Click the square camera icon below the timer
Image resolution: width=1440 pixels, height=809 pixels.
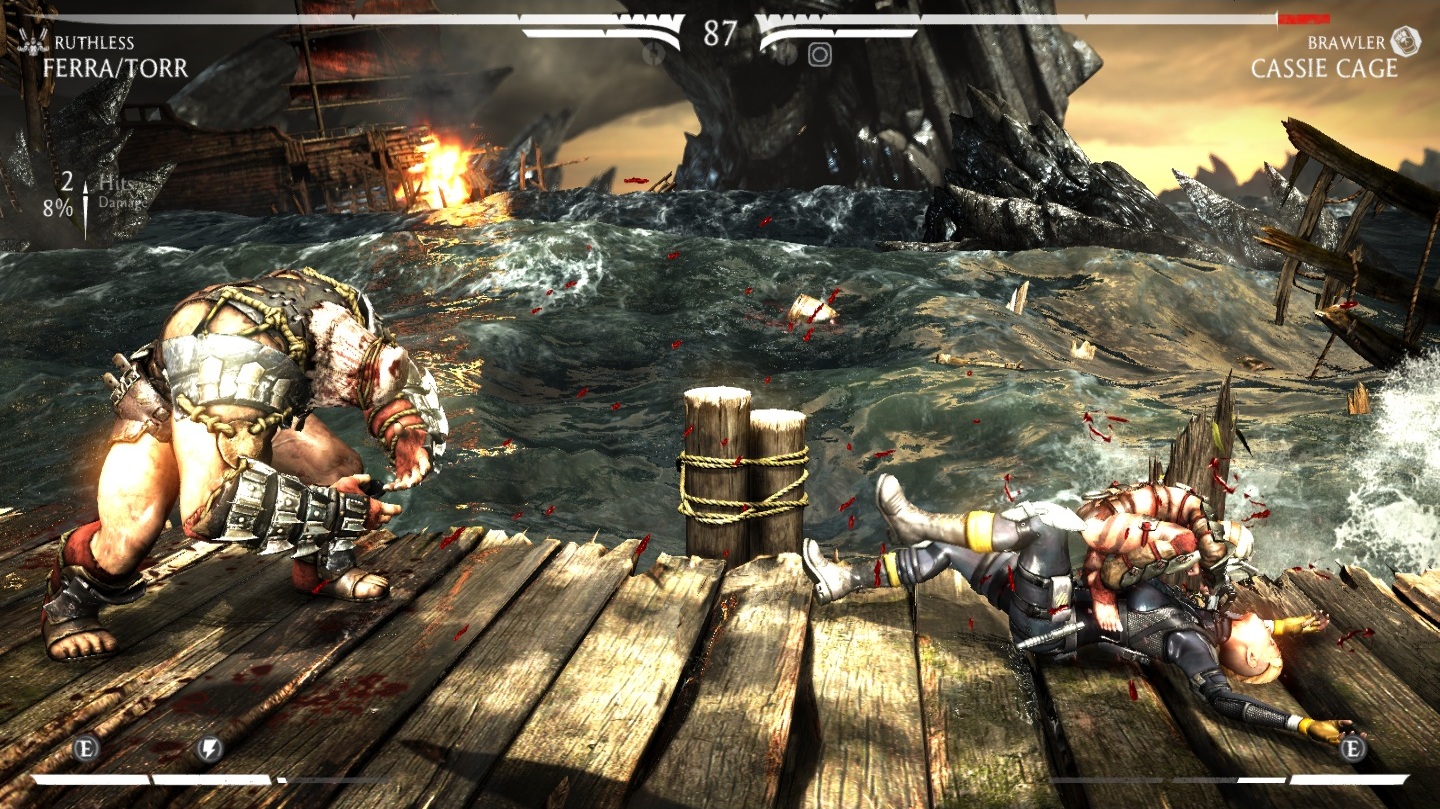click(x=820, y=55)
